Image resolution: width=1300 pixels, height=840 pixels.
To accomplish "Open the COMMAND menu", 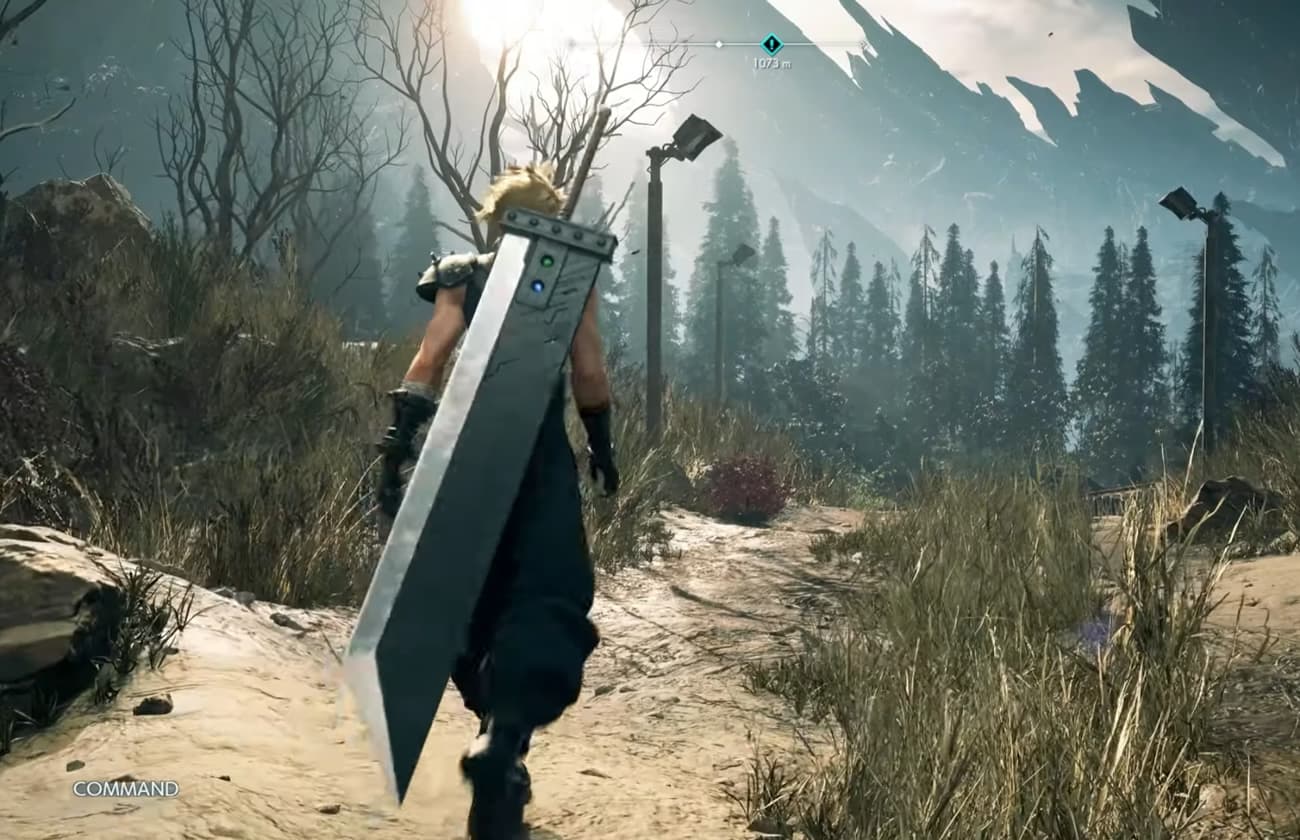I will tap(126, 789).
